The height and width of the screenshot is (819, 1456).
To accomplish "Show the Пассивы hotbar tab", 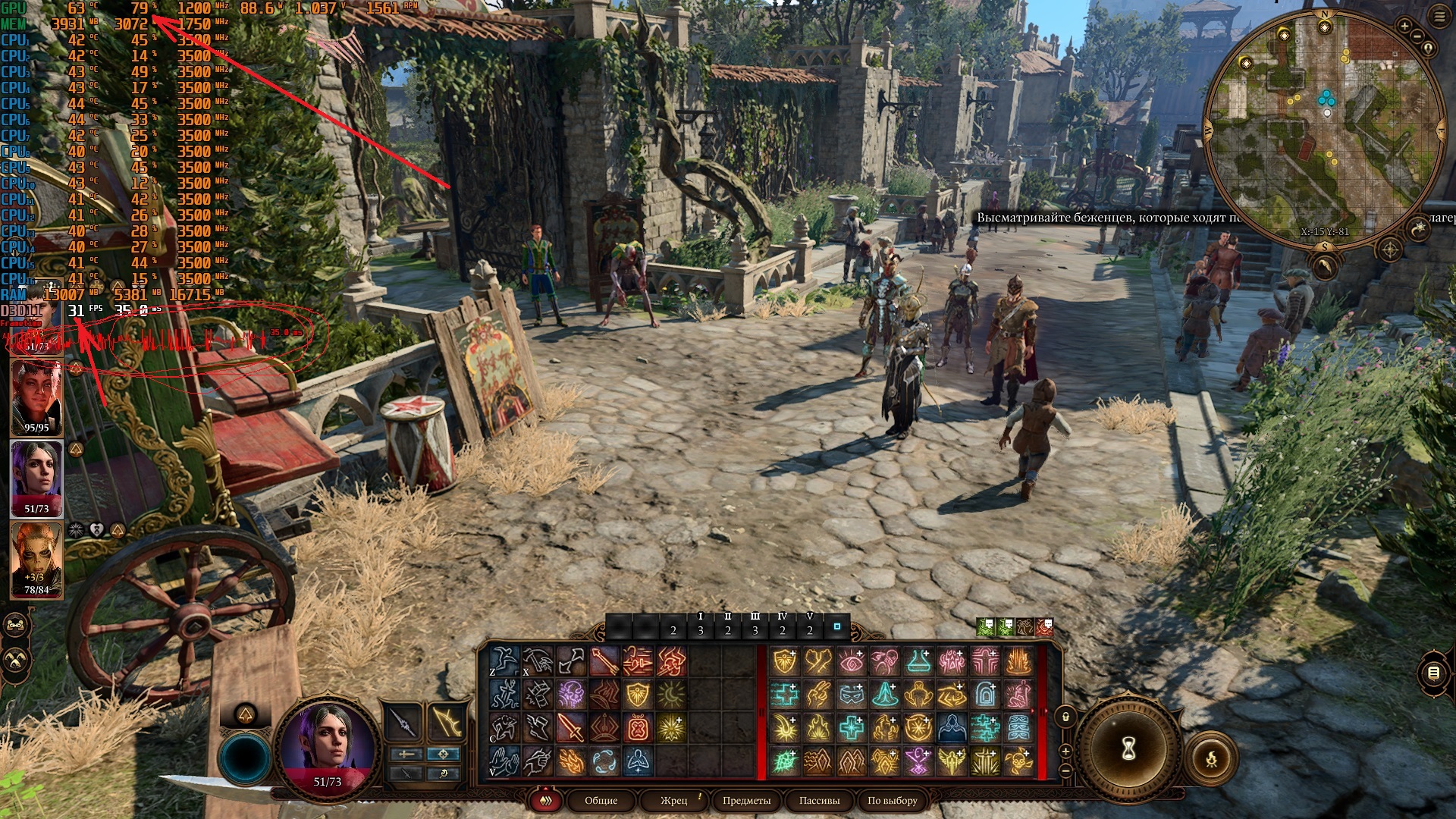I will (x=819, y=800).
